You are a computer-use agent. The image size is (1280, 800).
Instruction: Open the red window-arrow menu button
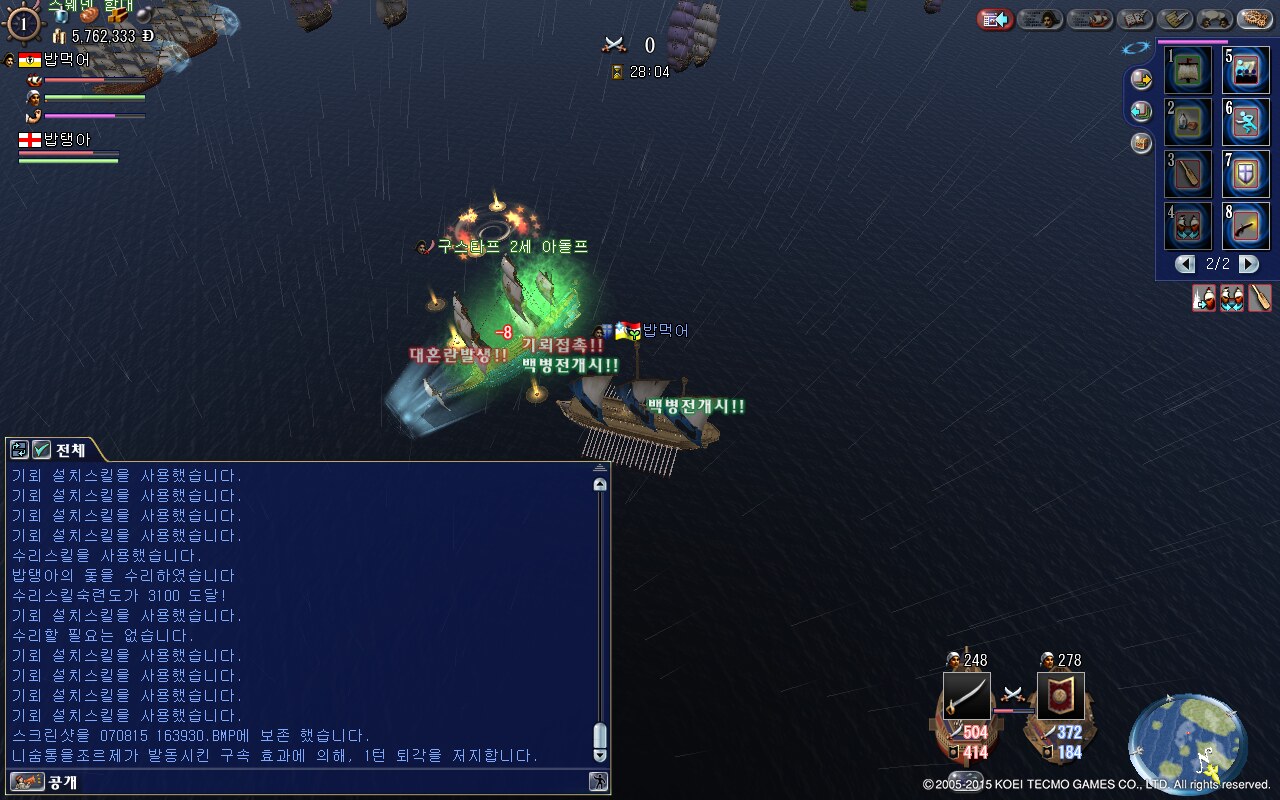pos(995,19)
